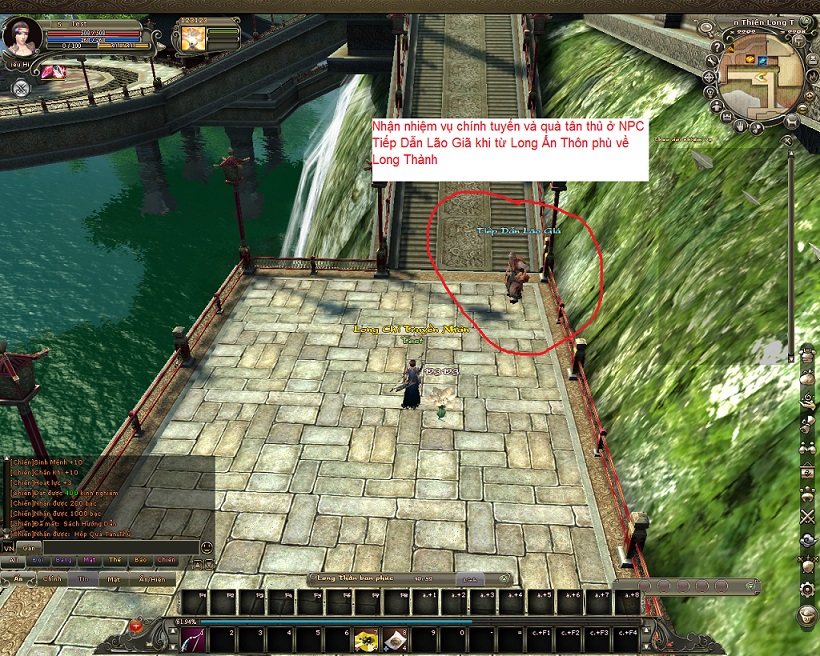
Task: Click the player character portrait
Action: pyautogui.click(x=21, y=38)
